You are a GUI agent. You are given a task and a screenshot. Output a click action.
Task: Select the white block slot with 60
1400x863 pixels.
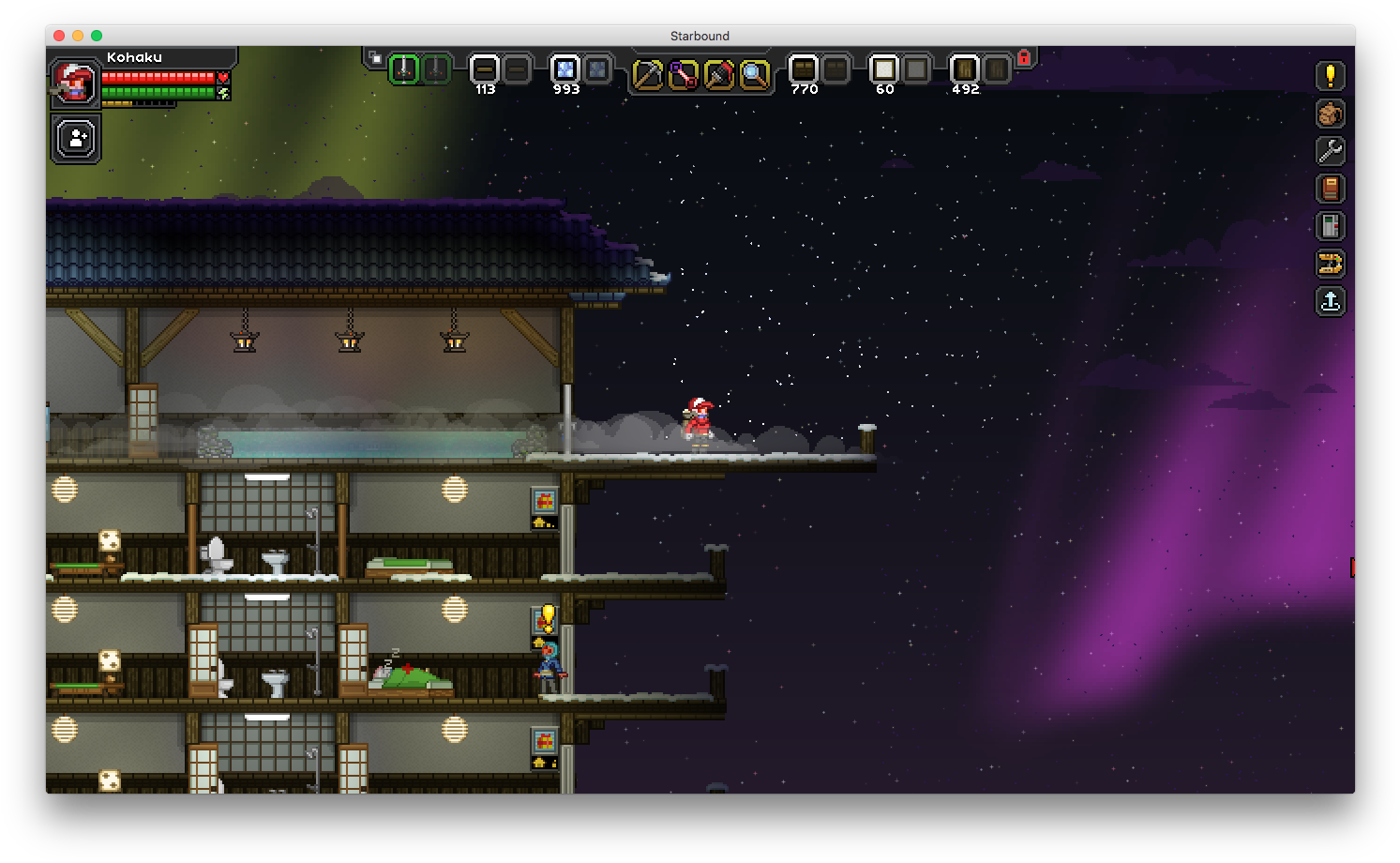pos(884,69)
